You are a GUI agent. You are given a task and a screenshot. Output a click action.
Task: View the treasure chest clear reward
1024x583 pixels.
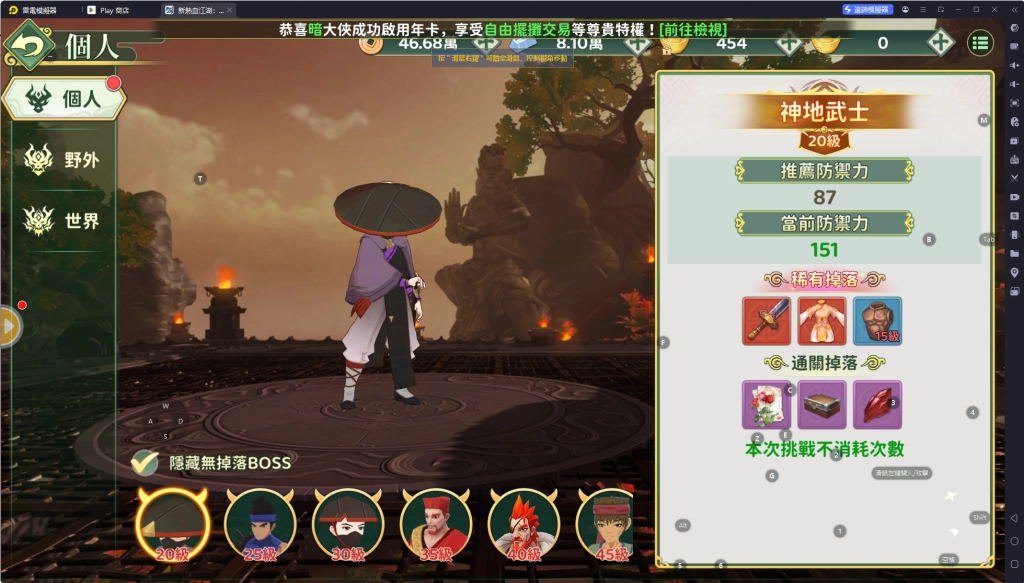(822, 405)
